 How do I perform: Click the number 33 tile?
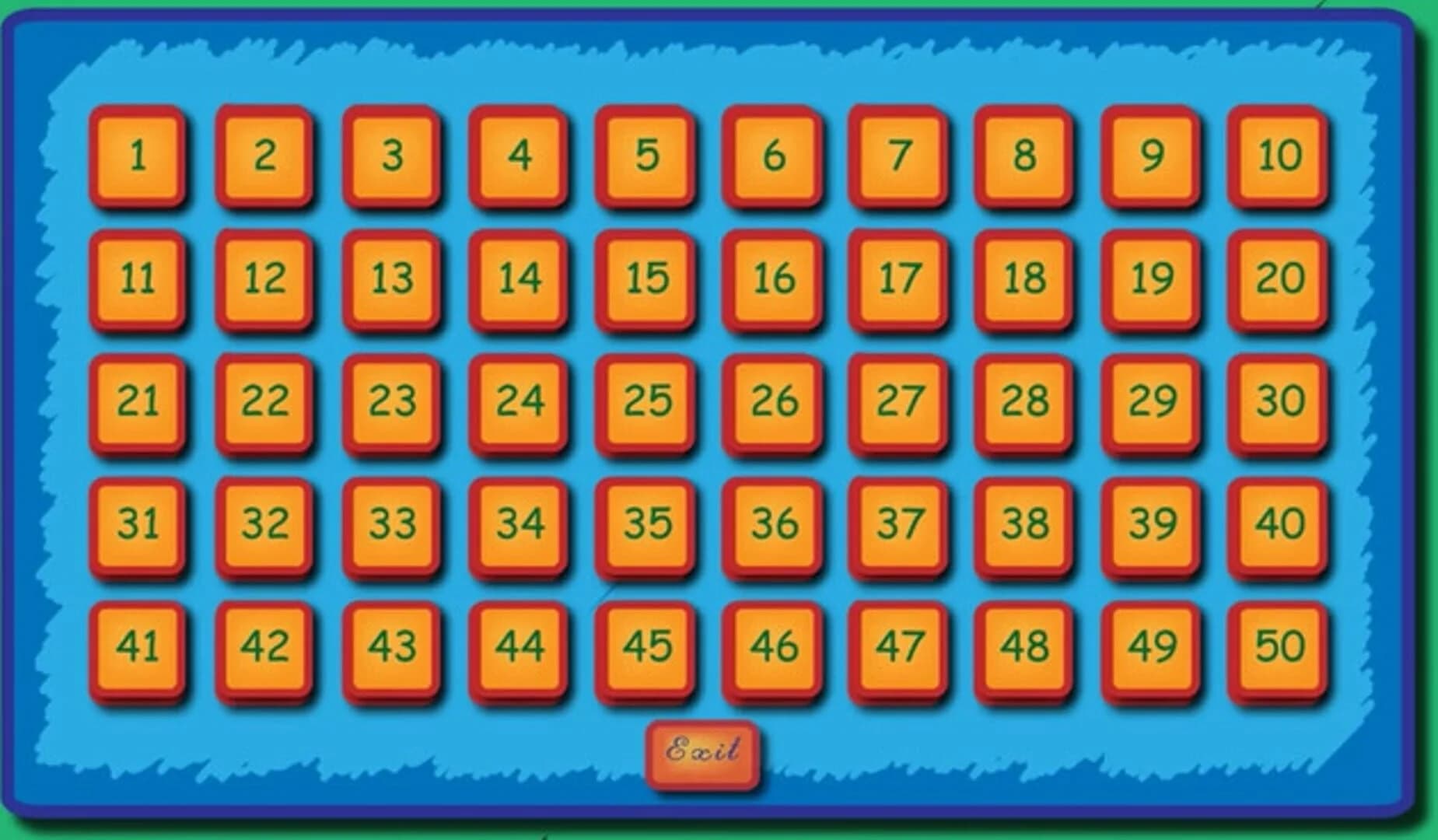click(x=393, y=522)
